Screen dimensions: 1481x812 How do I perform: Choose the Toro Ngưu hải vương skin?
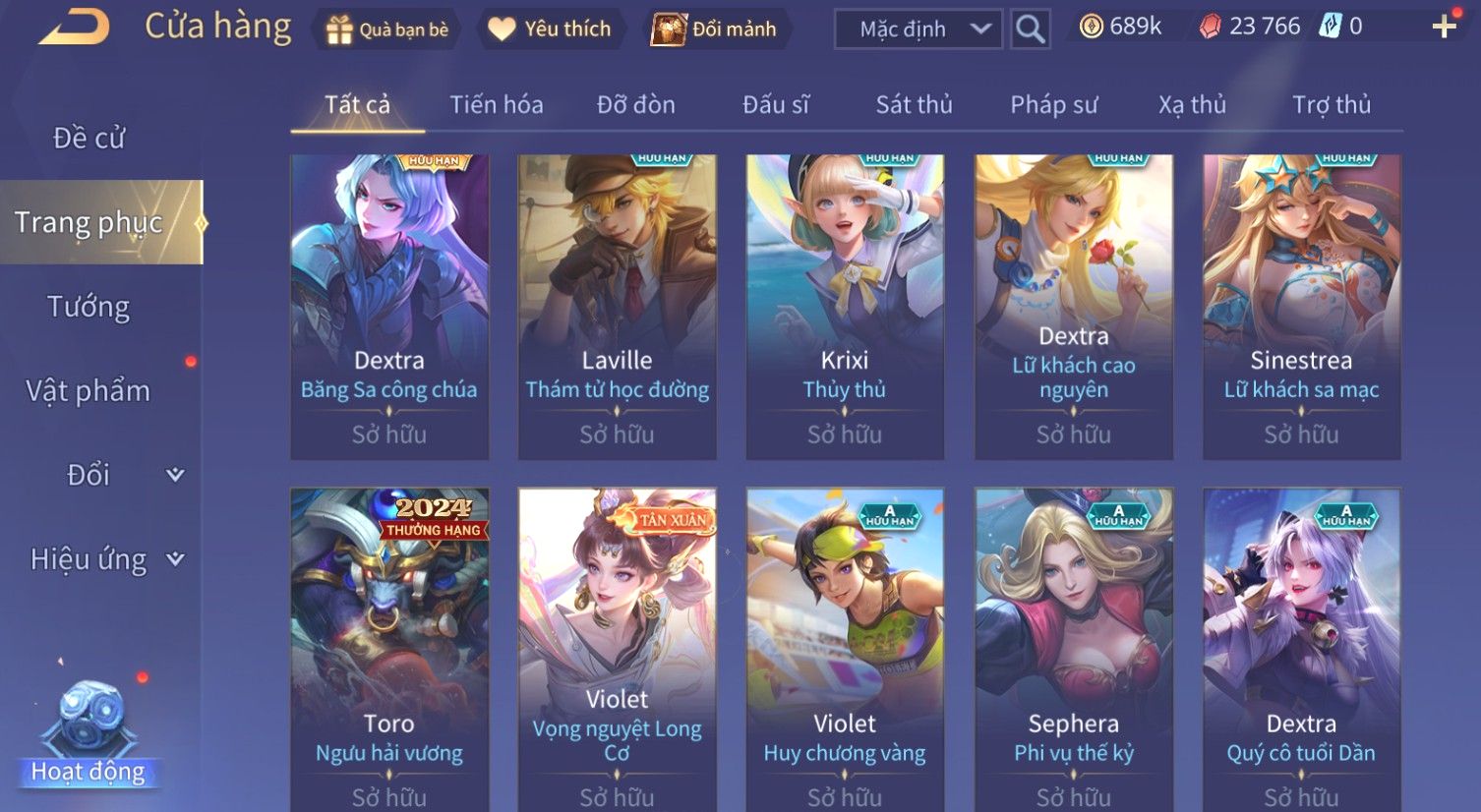pyautogui.click(x=389, y=649)
